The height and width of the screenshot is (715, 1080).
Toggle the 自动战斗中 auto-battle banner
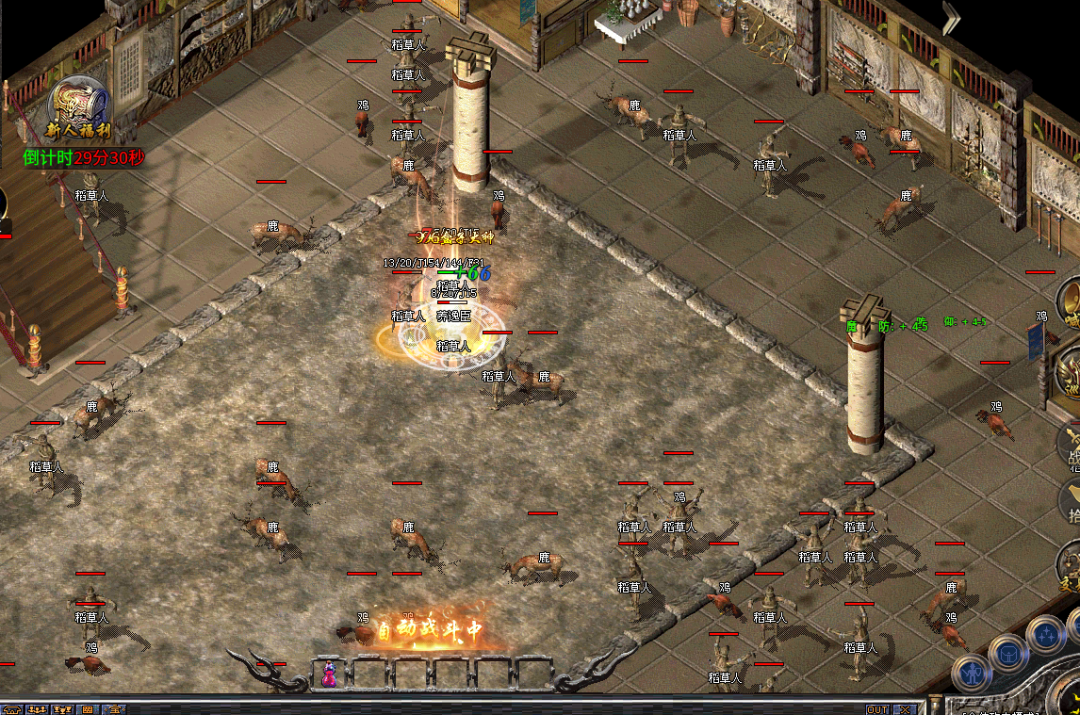(x=430, y=631)
